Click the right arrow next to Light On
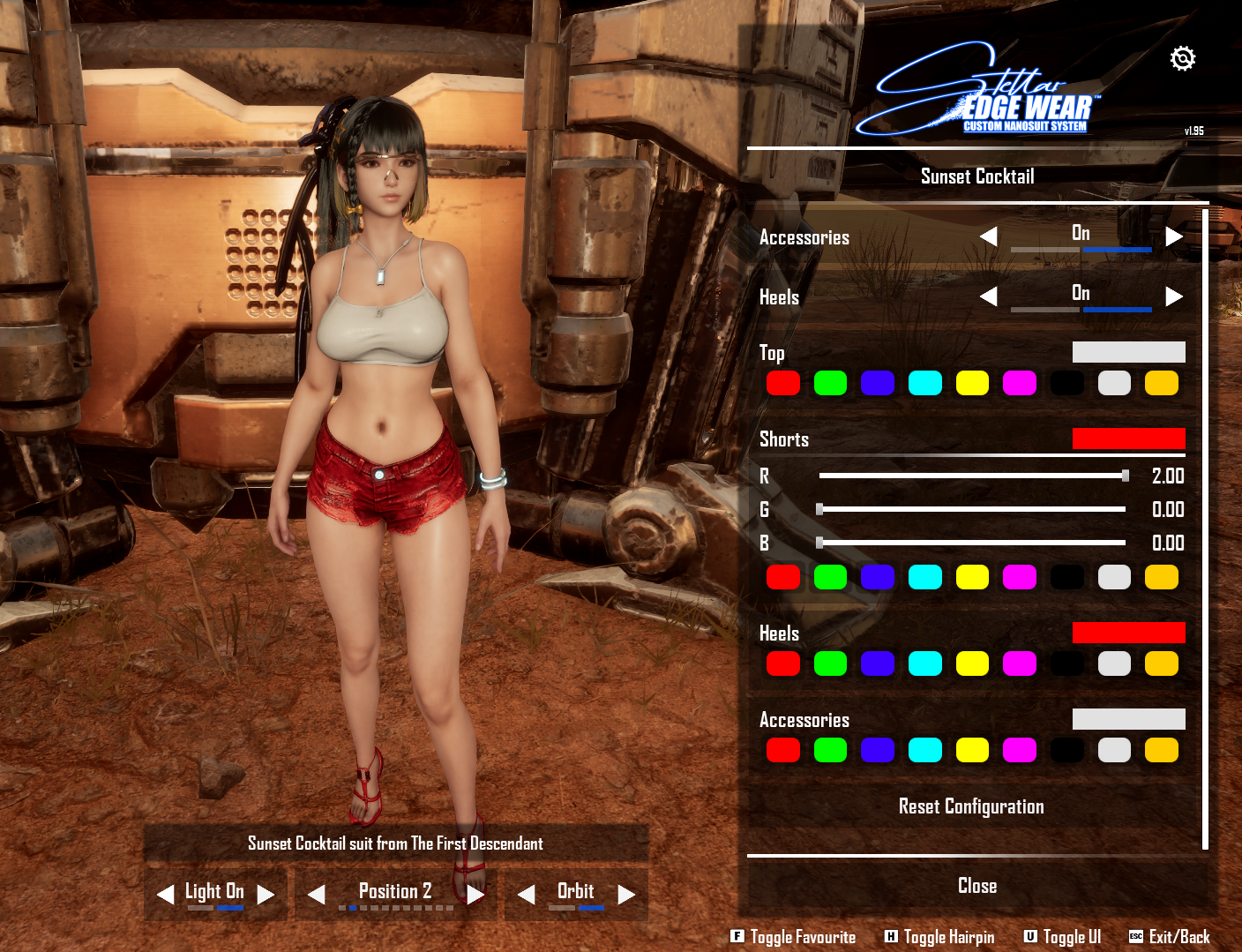This screenshot has height=952, width=1242. pyautogui.click(x=266, y=895)
